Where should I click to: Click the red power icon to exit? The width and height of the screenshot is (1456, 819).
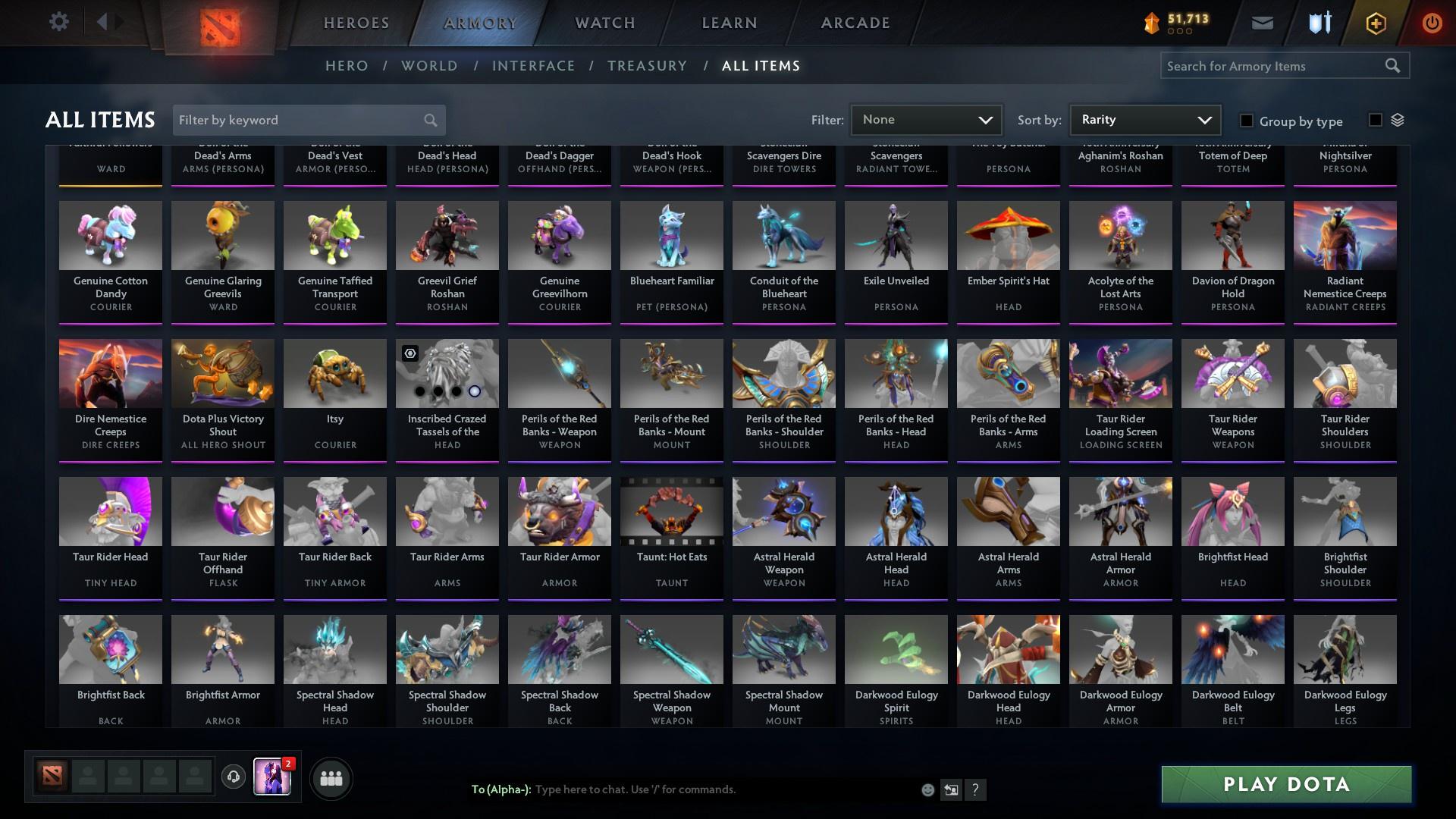(x=1432, y=22)
